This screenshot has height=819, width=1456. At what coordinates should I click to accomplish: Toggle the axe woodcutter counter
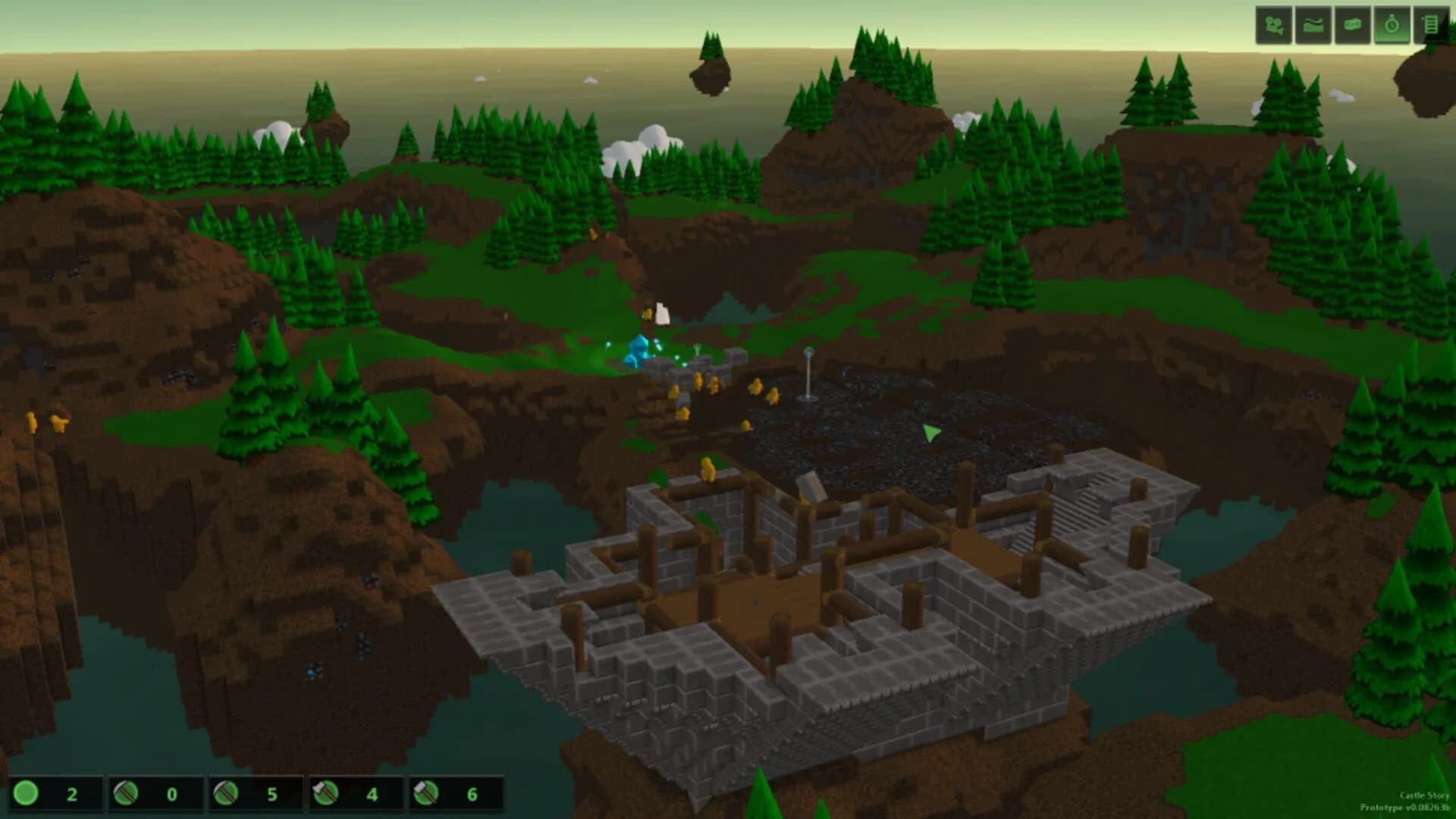tap(325, 795)
